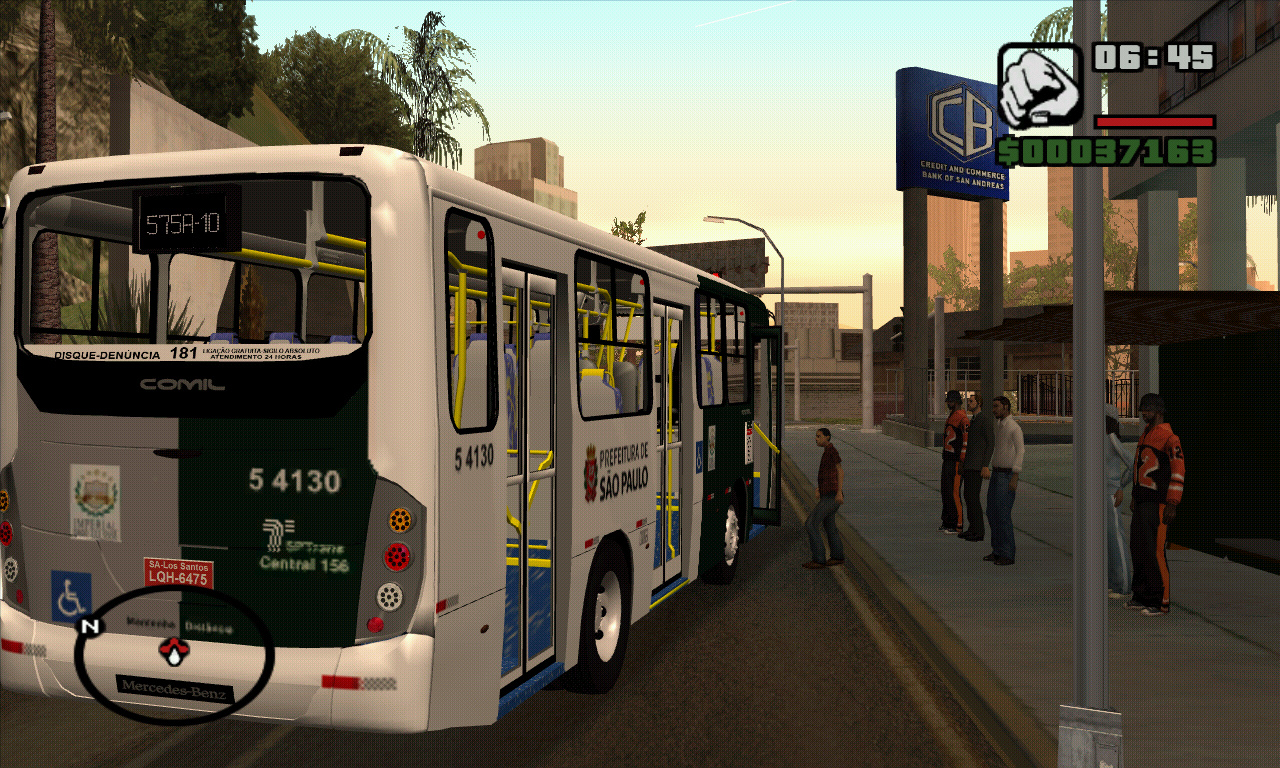Select the fist weapon icon

coord(1039,88)
